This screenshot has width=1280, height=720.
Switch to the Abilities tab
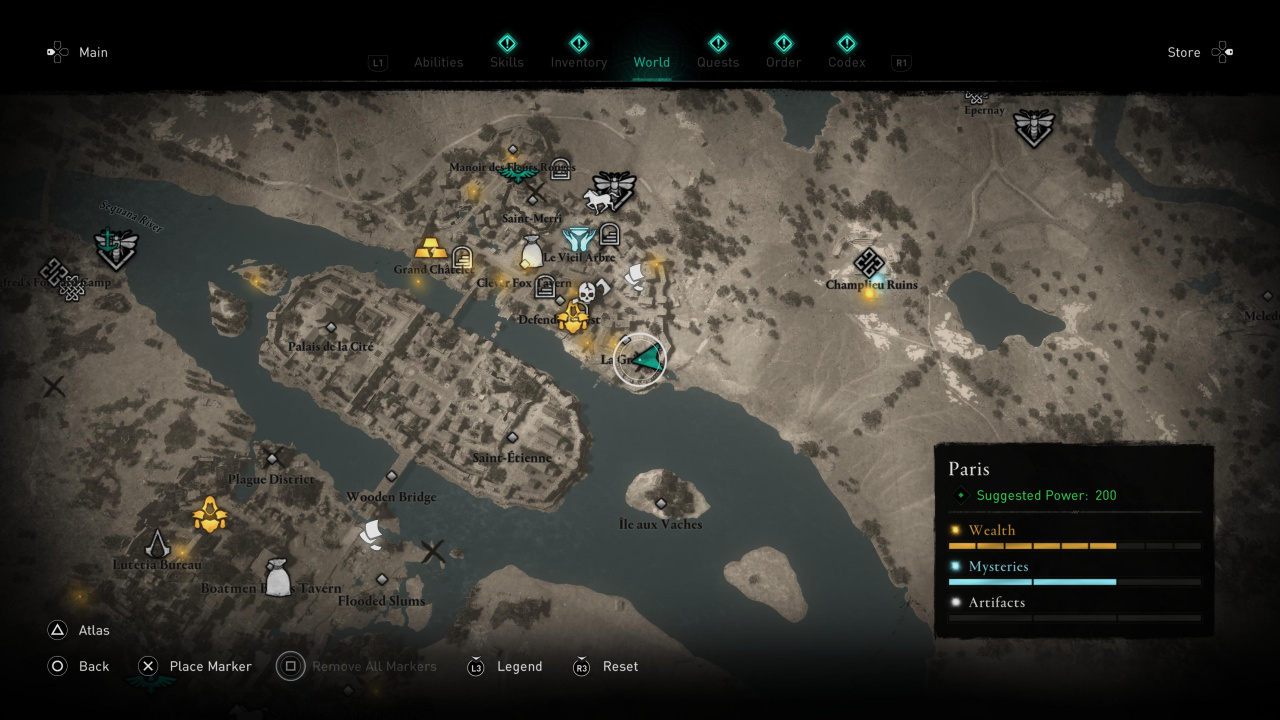pyautogui.click(x=438, y=62)
